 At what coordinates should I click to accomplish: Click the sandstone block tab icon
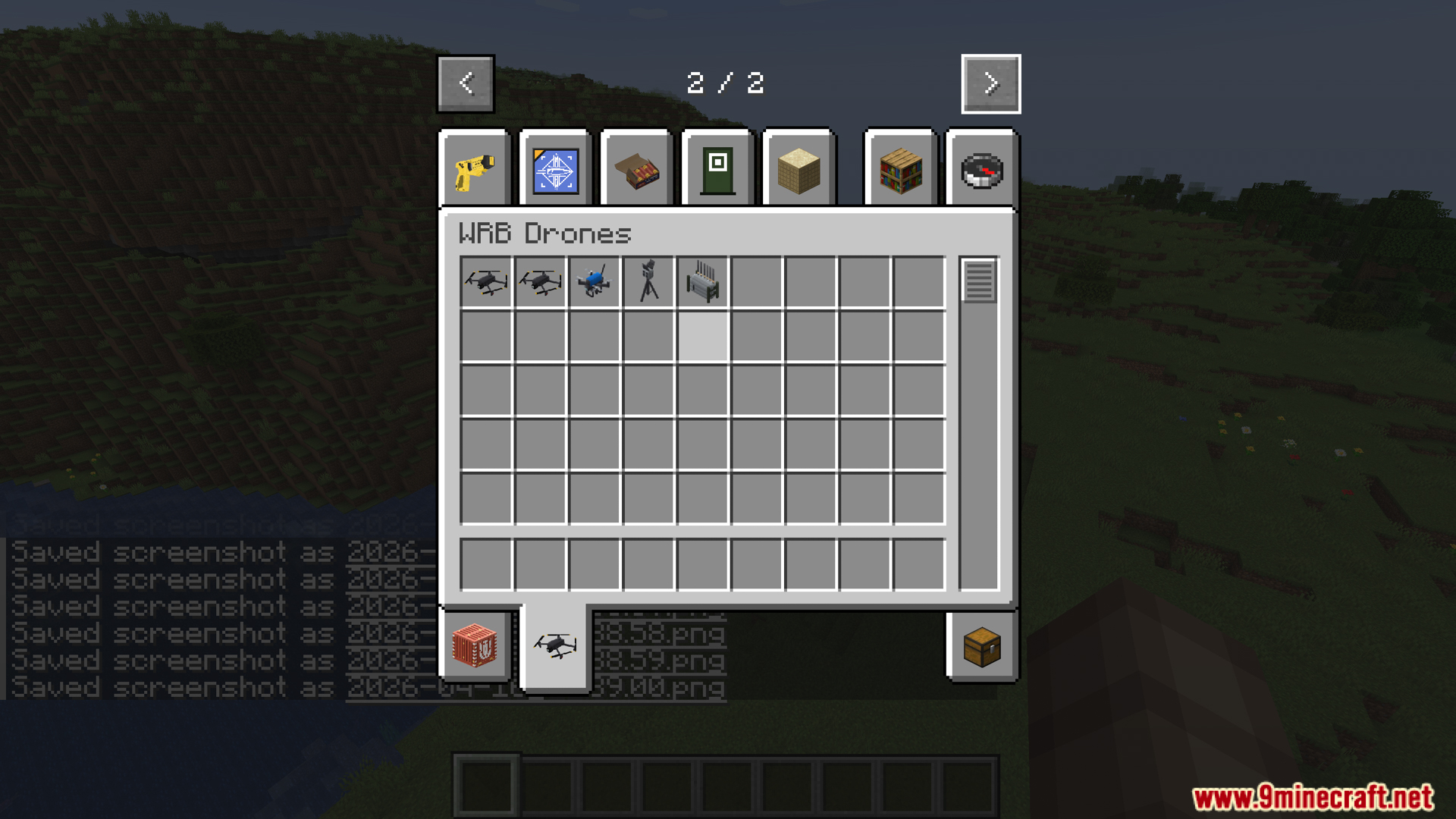click(x=799, y=168)
